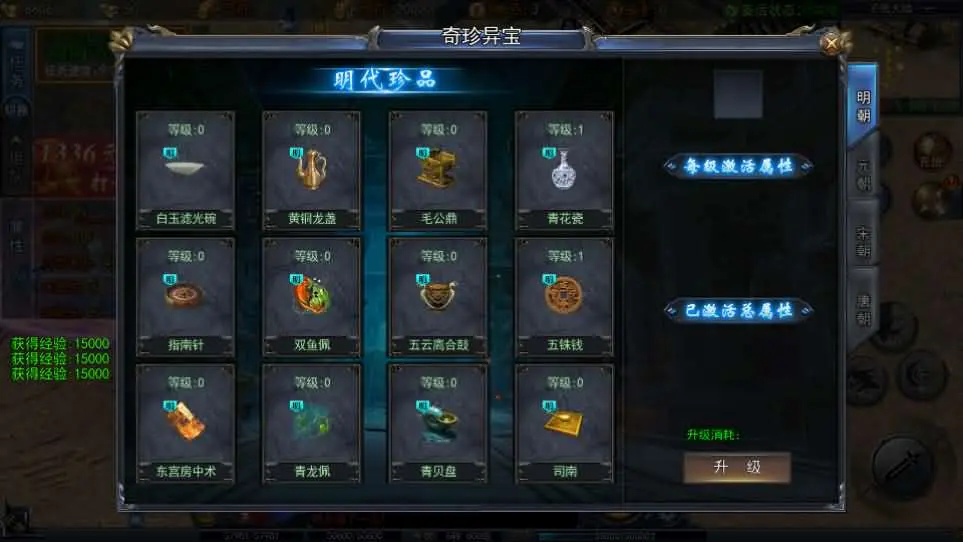The image size is (963, 542).
Task: Show the 唐朝 dynasty tab
Action: click(x=862, y=307)
